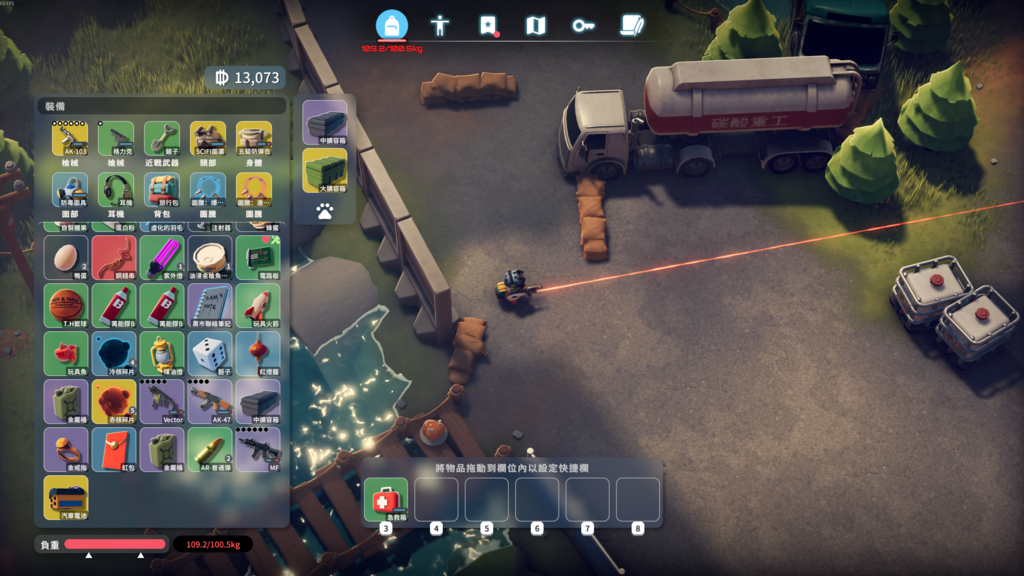Pick the AK-47 rifle in inventory

tap(210, 401)
